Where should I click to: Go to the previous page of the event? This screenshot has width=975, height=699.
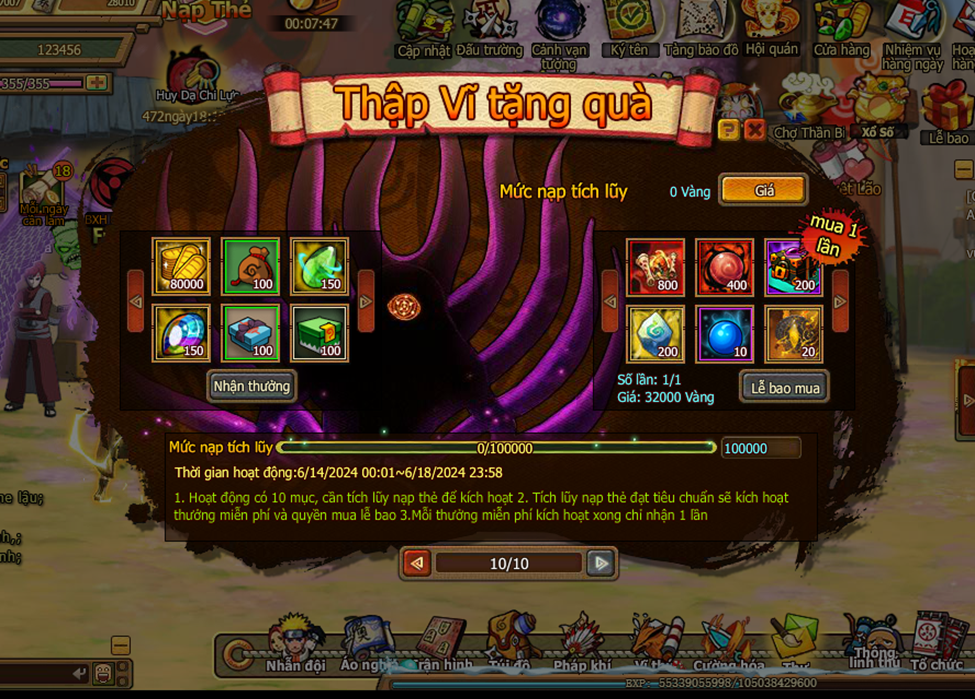click(x=418, y=563)
